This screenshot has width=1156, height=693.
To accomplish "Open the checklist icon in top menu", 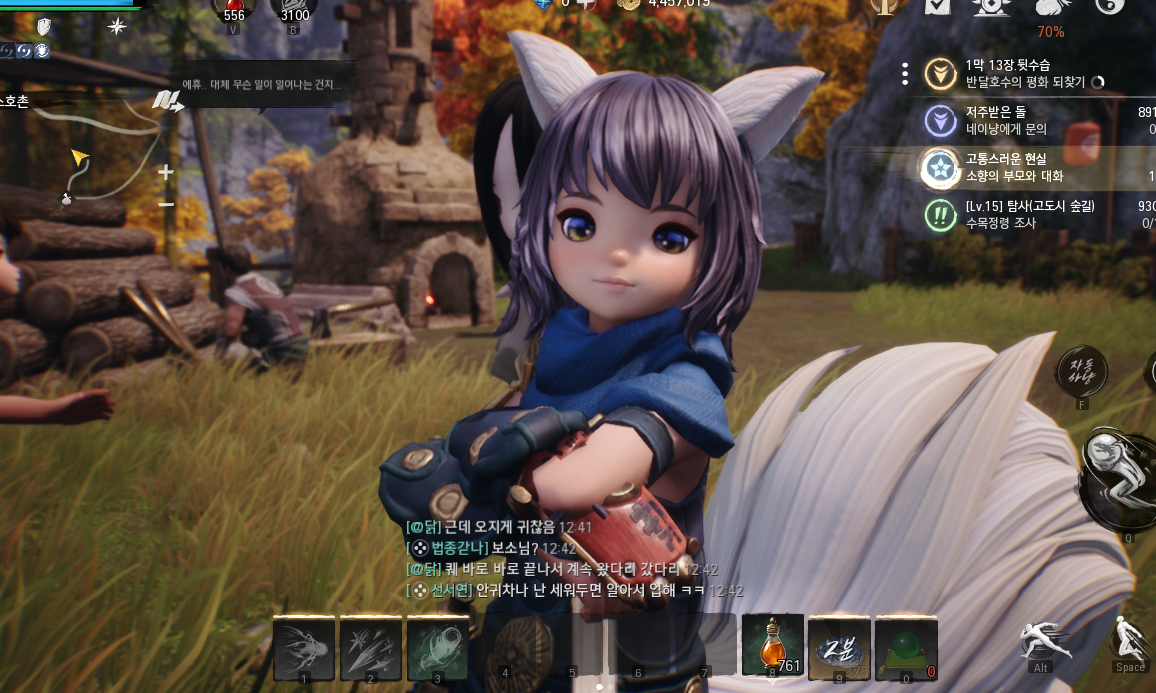I will [x=937, y=8].
